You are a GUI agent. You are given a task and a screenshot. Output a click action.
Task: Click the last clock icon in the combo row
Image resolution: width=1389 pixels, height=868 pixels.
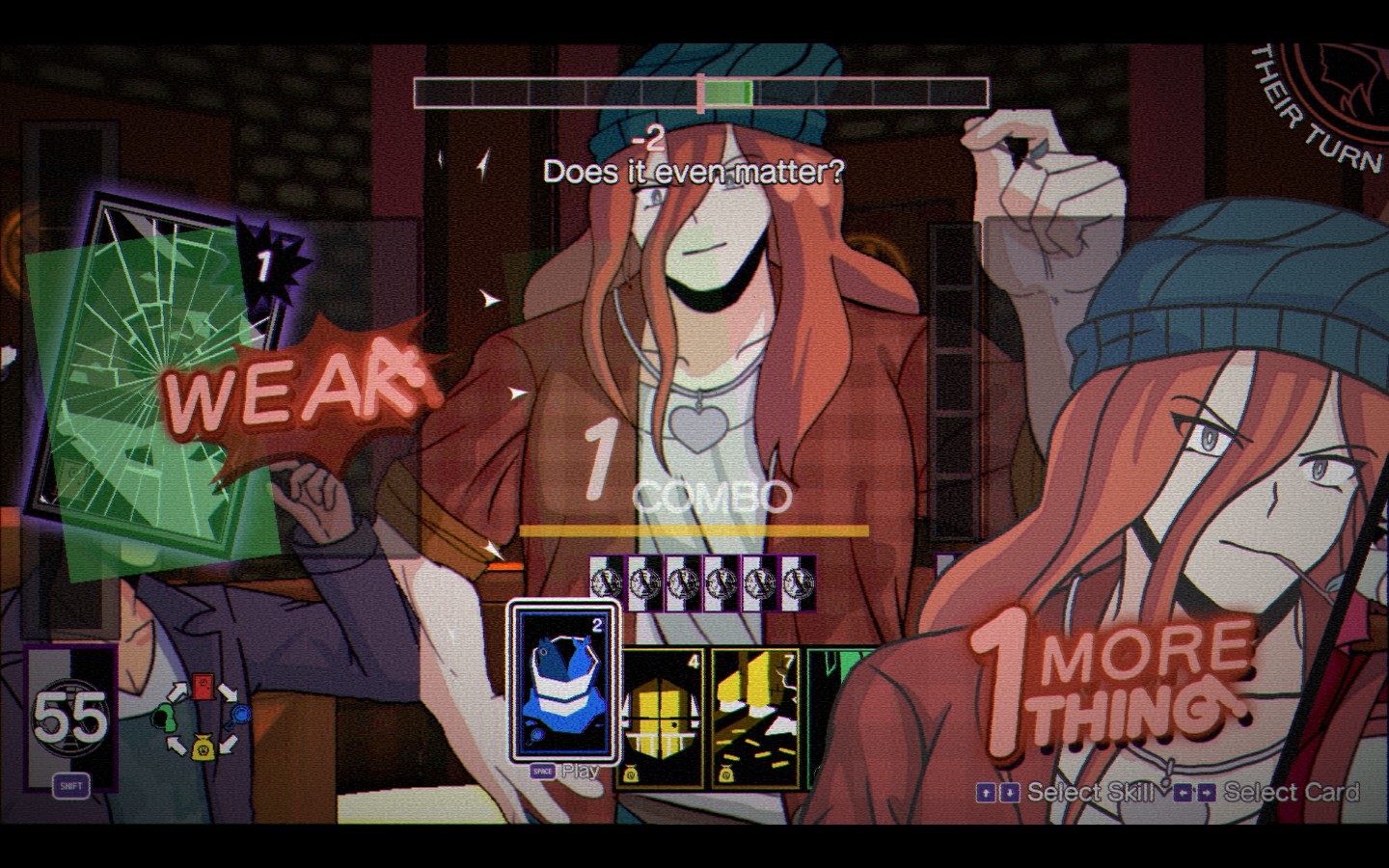point(797,582)
